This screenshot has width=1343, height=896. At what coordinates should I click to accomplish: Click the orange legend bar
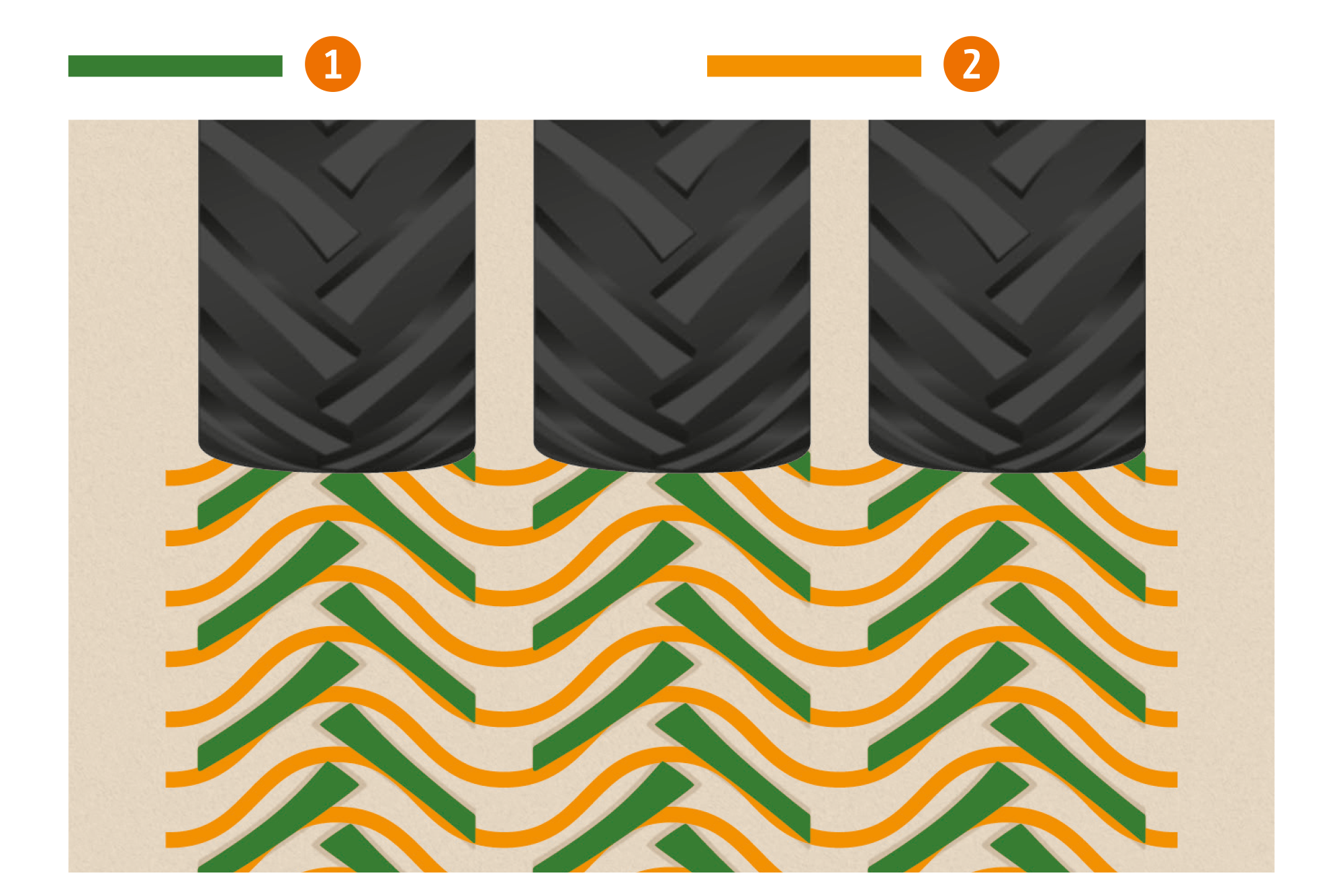click(x=814, y=66)
